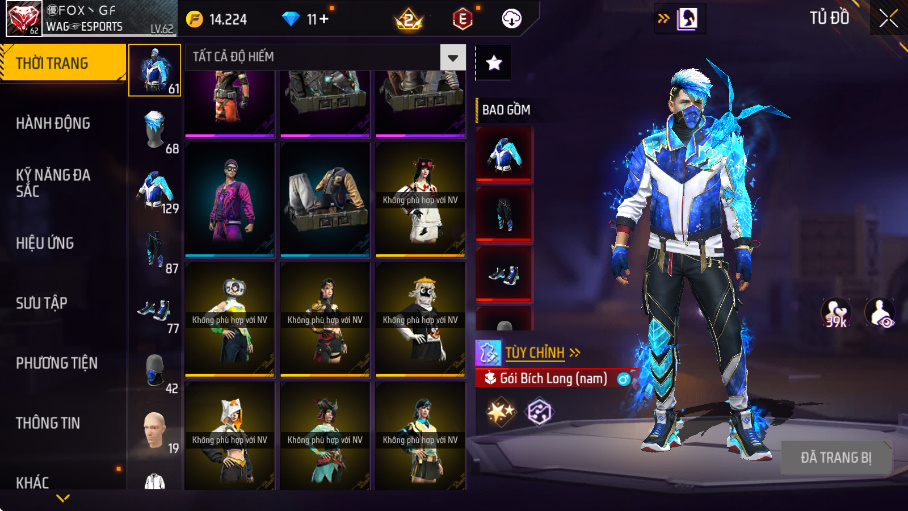Switch to the Thời Trang tab
Image resolution: width=908 pixels, height=511 pixels.
tap(62, 64)
